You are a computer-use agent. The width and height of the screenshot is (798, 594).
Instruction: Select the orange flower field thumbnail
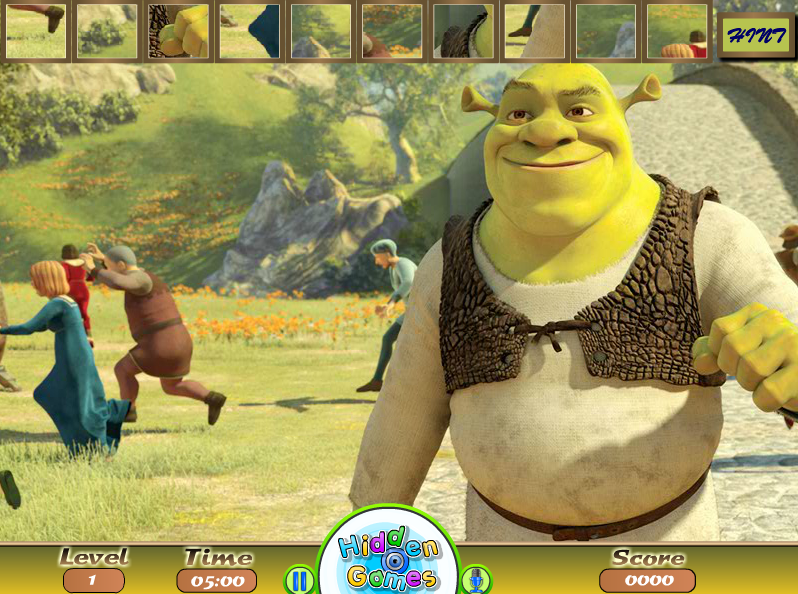(x=392, y=31)
